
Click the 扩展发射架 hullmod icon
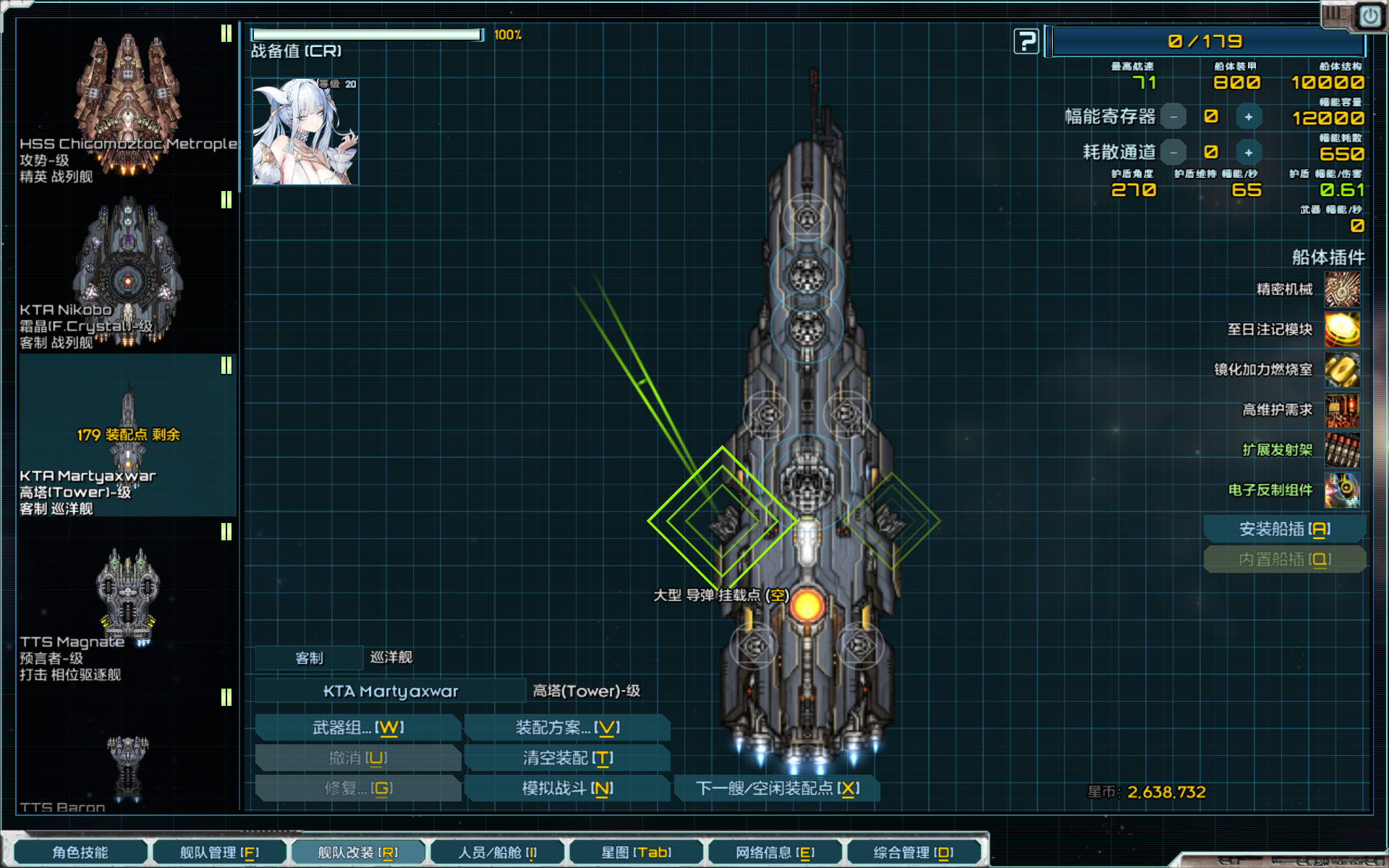(1343, 449)
